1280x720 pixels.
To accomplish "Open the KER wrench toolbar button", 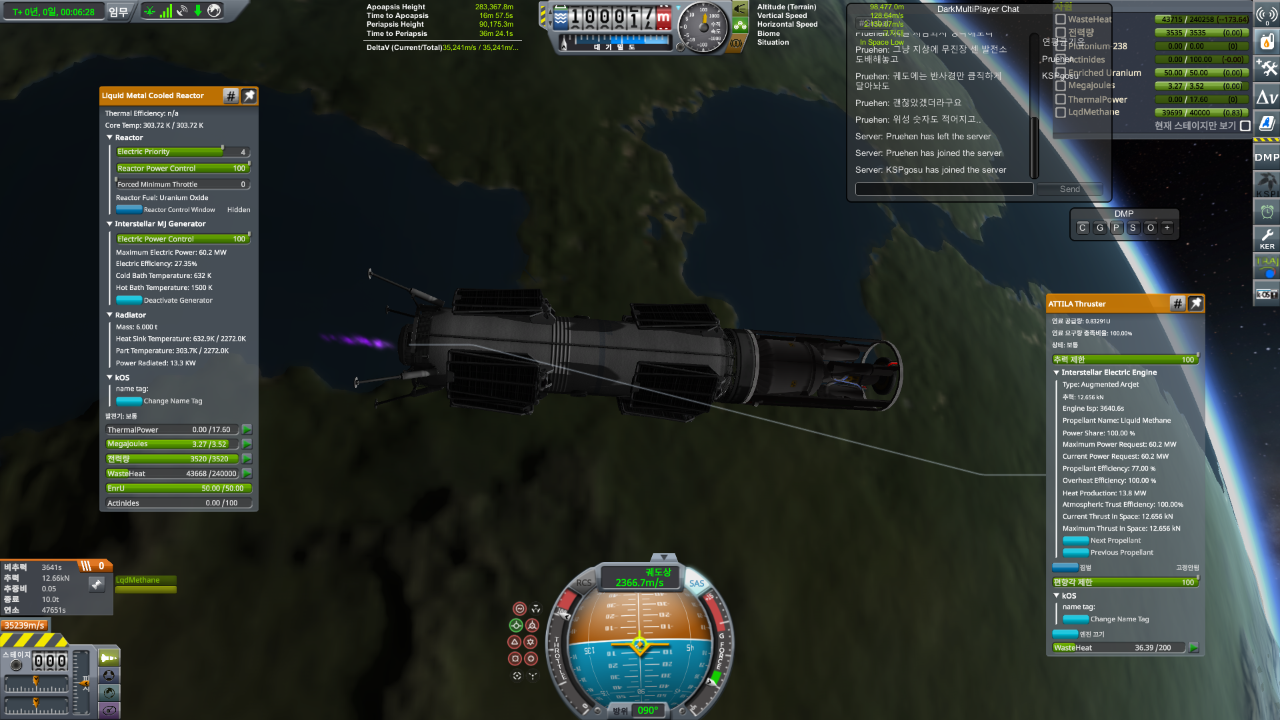I will (x=1266, y=238).
